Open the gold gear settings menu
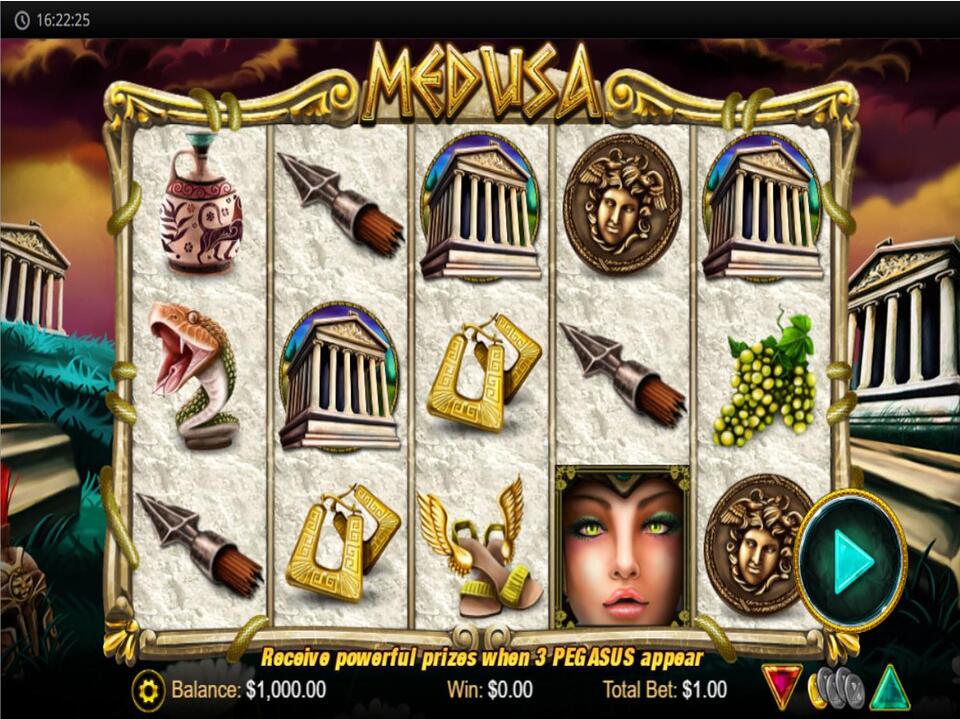 click(x=148, y=690)
